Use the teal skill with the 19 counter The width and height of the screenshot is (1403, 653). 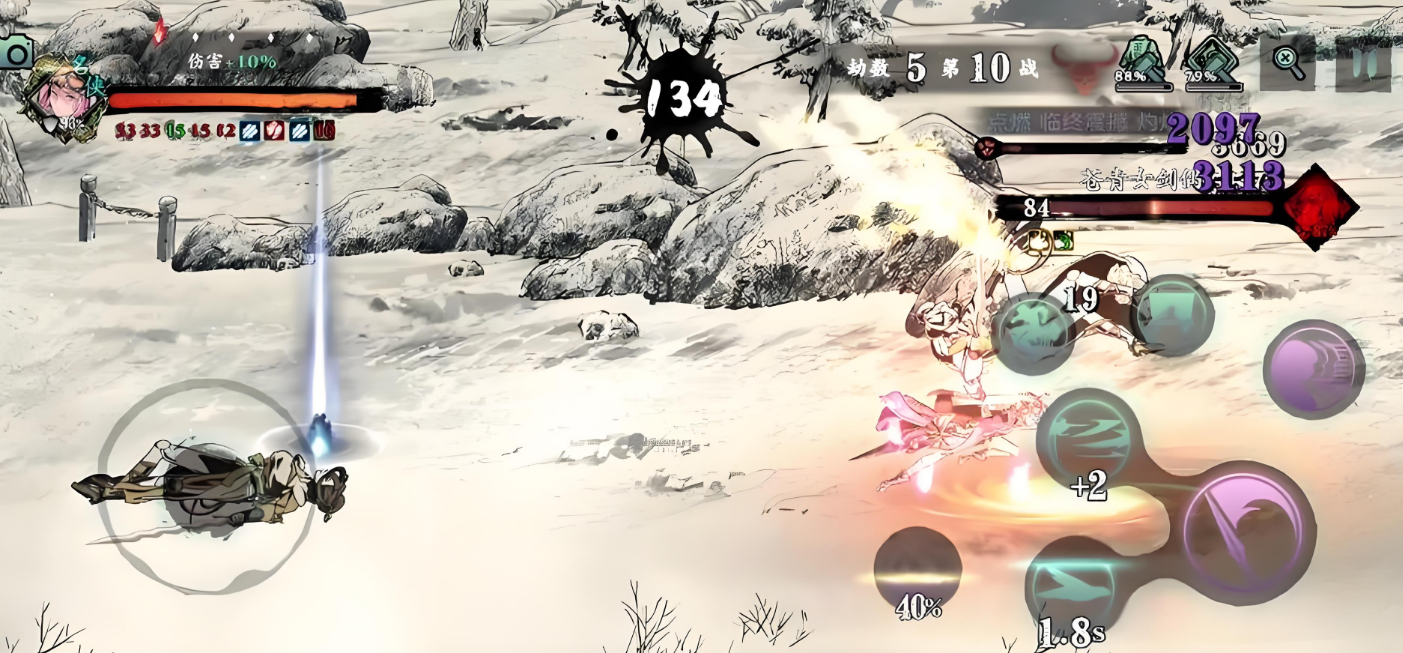1034,334
